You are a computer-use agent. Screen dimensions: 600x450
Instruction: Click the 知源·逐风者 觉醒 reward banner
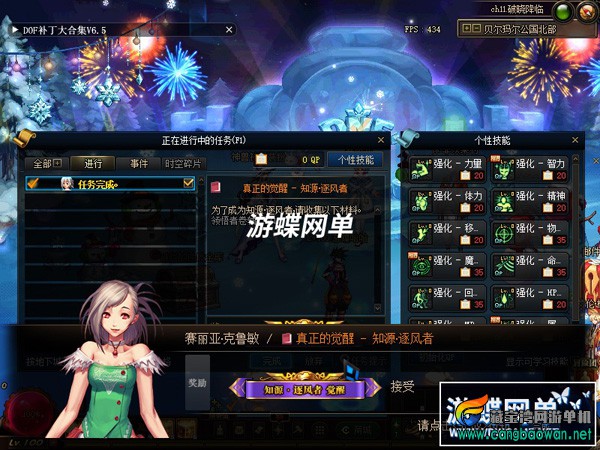point(305,388)
